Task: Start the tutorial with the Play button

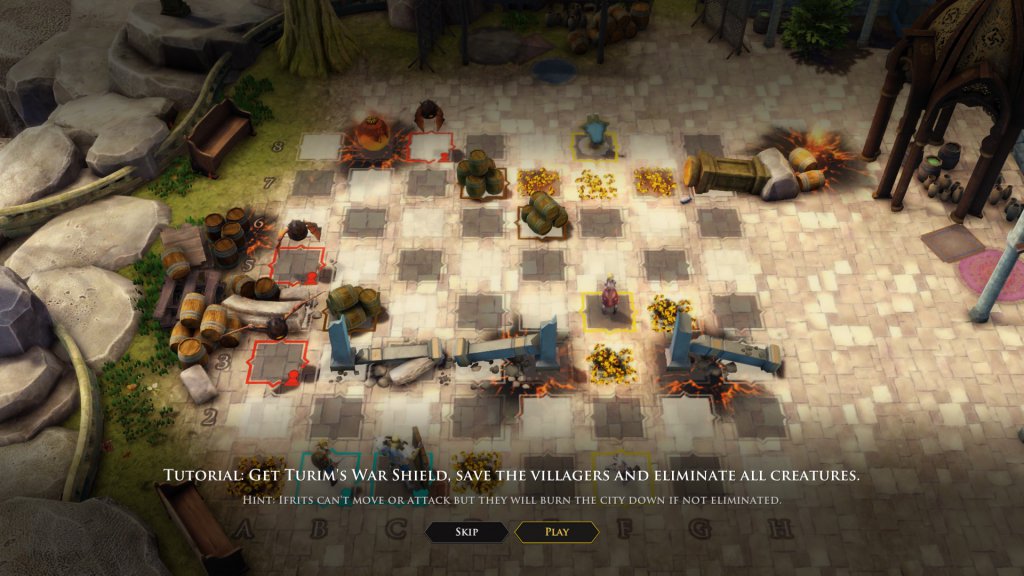Action: click(x=557, y=532)
